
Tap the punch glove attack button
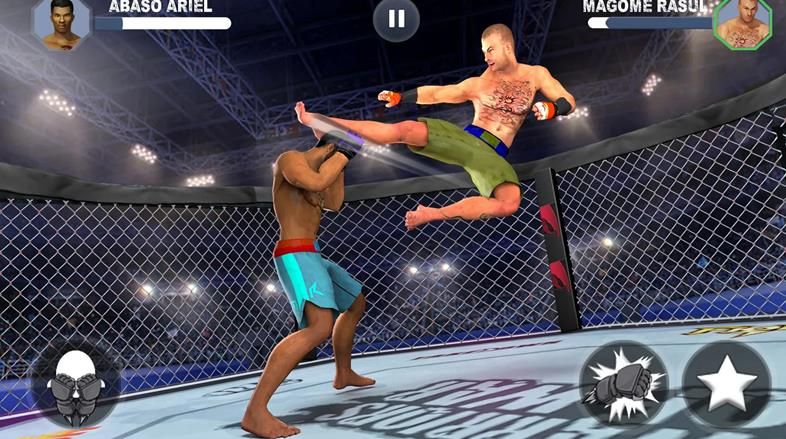click(x=624, y=385)
